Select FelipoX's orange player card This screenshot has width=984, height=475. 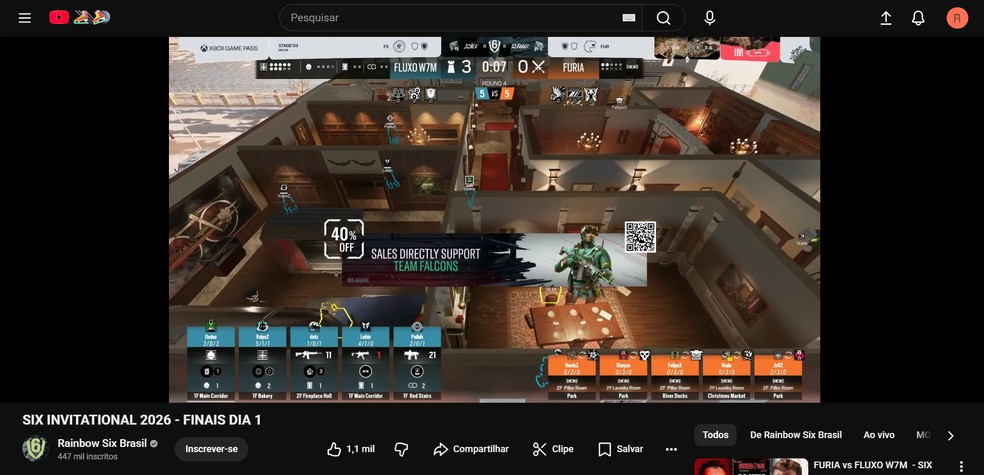tap(675, 377)
